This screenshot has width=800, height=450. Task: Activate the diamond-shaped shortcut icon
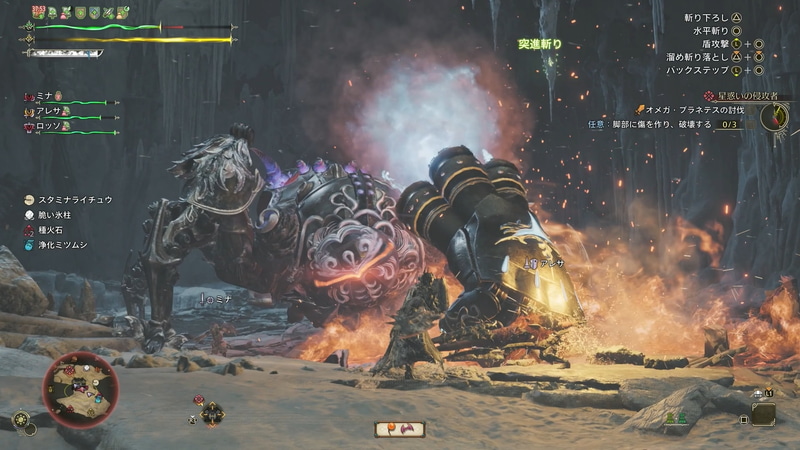click(x=211, y=411)
